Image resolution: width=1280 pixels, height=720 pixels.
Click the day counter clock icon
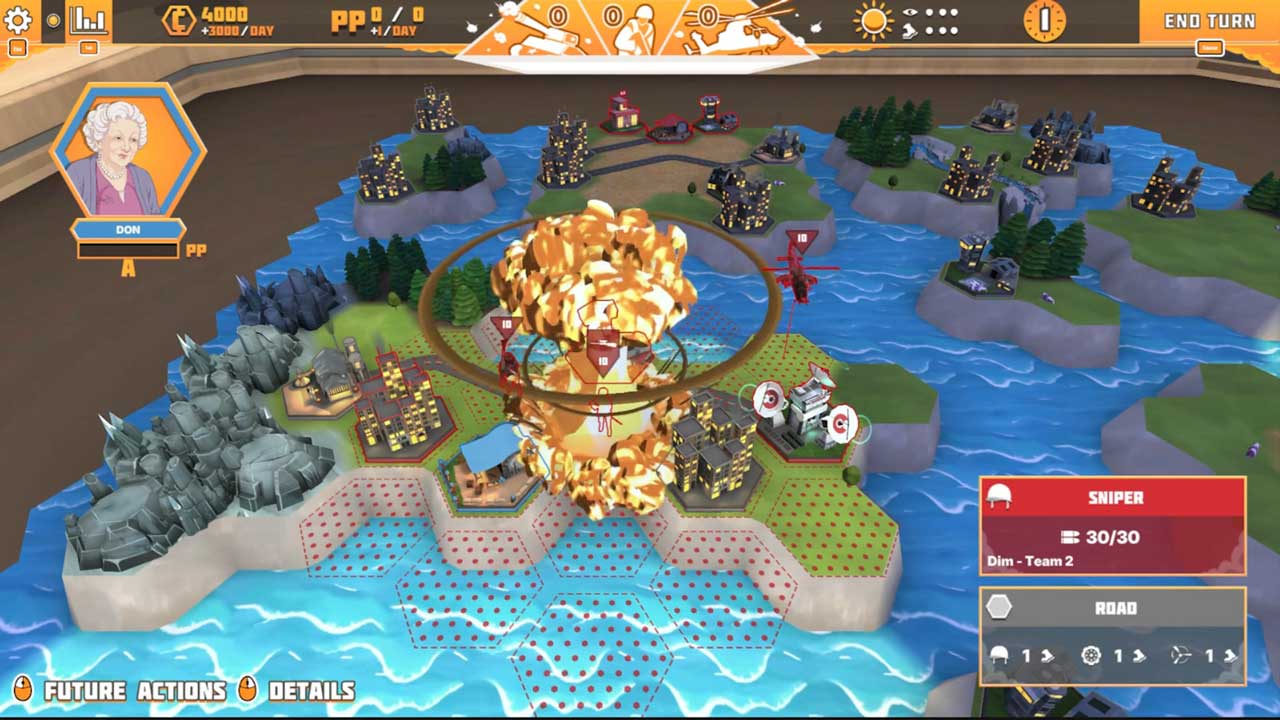point(1044,20)
